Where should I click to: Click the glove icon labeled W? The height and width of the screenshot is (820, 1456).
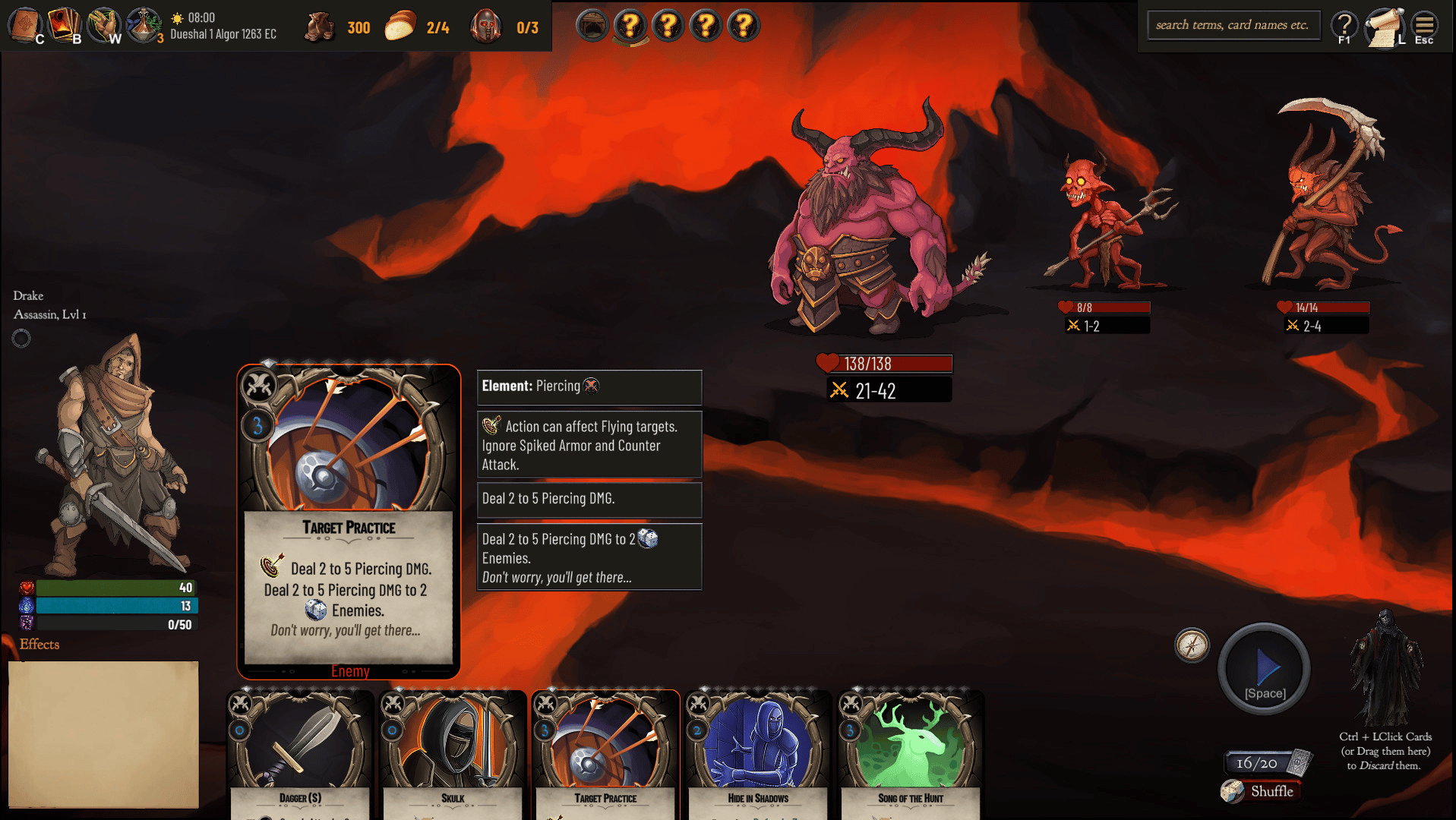104,25
